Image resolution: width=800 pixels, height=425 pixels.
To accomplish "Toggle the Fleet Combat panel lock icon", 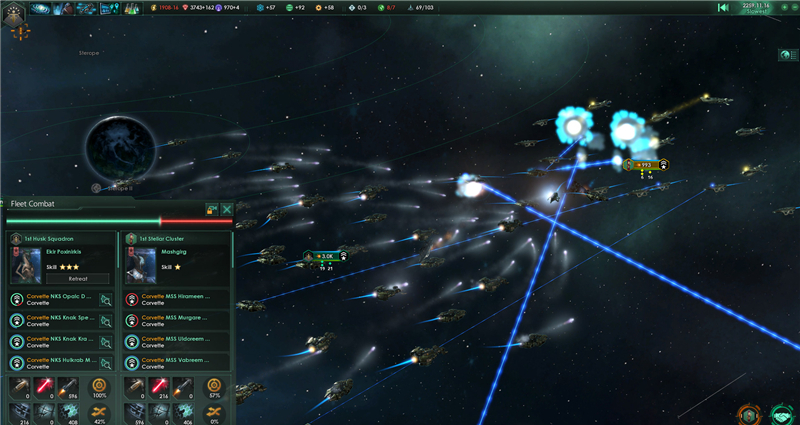I will [x=211, y=209].
